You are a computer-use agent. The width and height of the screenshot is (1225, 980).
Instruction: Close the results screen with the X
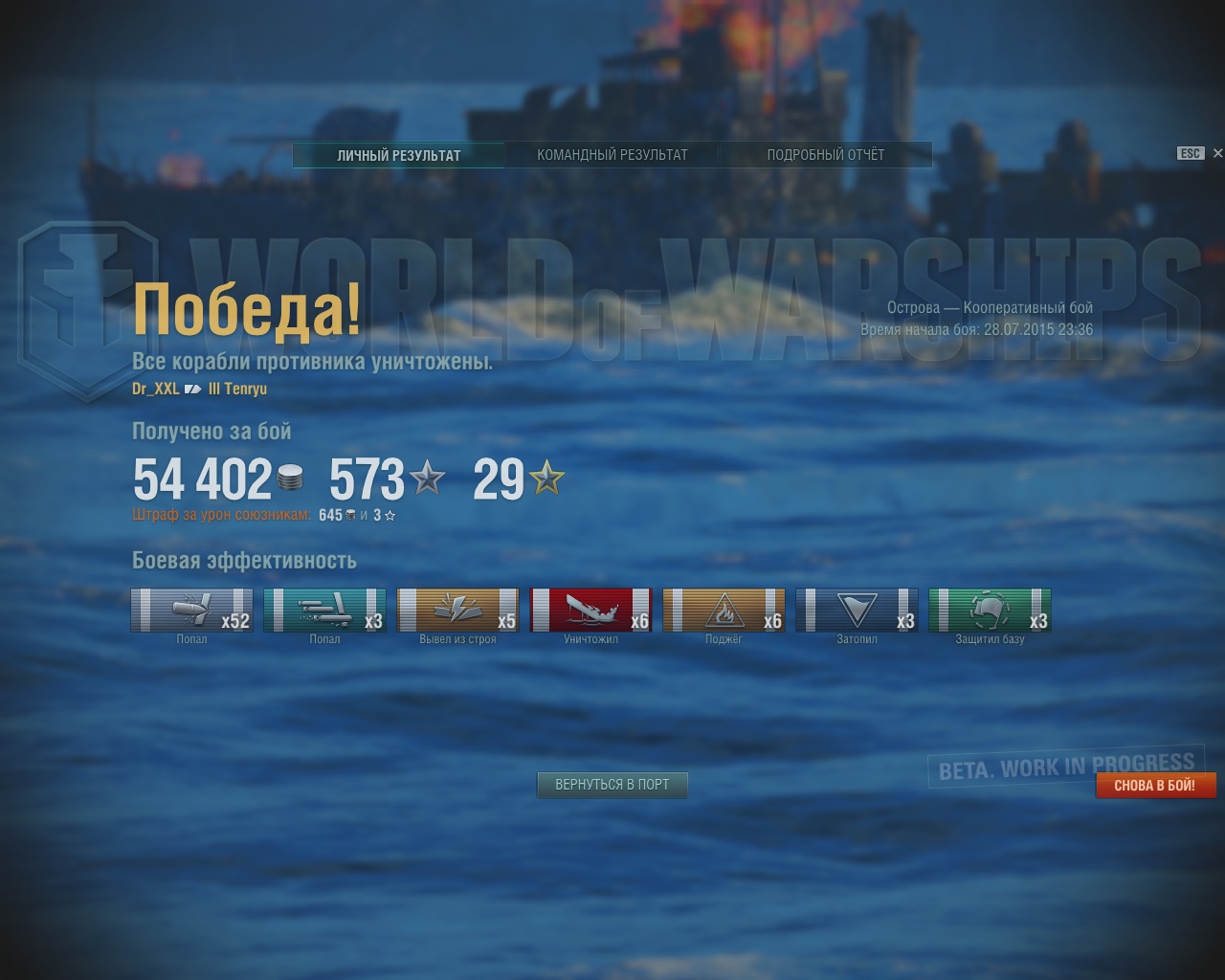(1217, 153)
